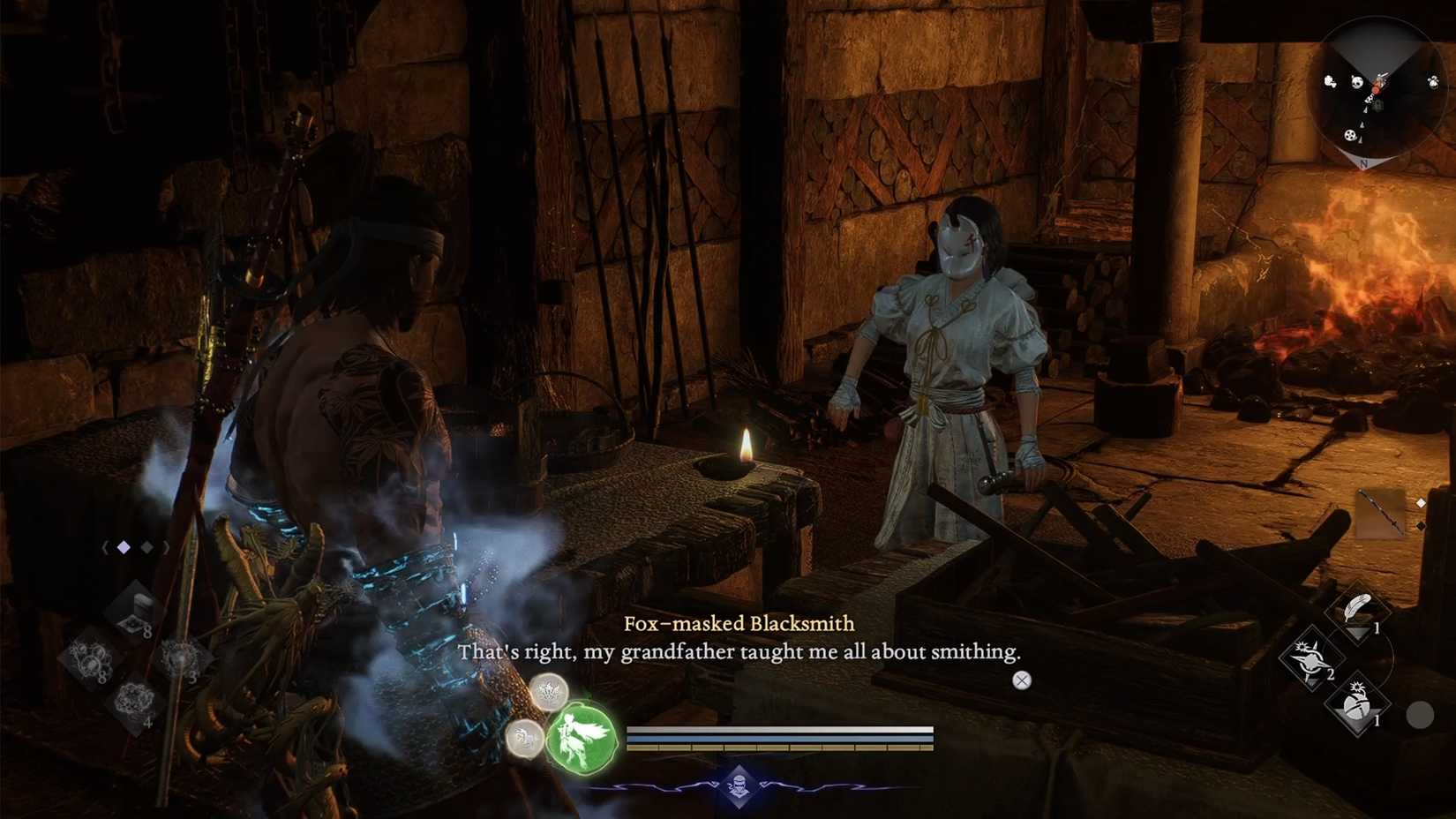Toggle the dimmed second diamond in the item-set selector
This screenshot has height=819, width=1456.
(x=147, y=547)
